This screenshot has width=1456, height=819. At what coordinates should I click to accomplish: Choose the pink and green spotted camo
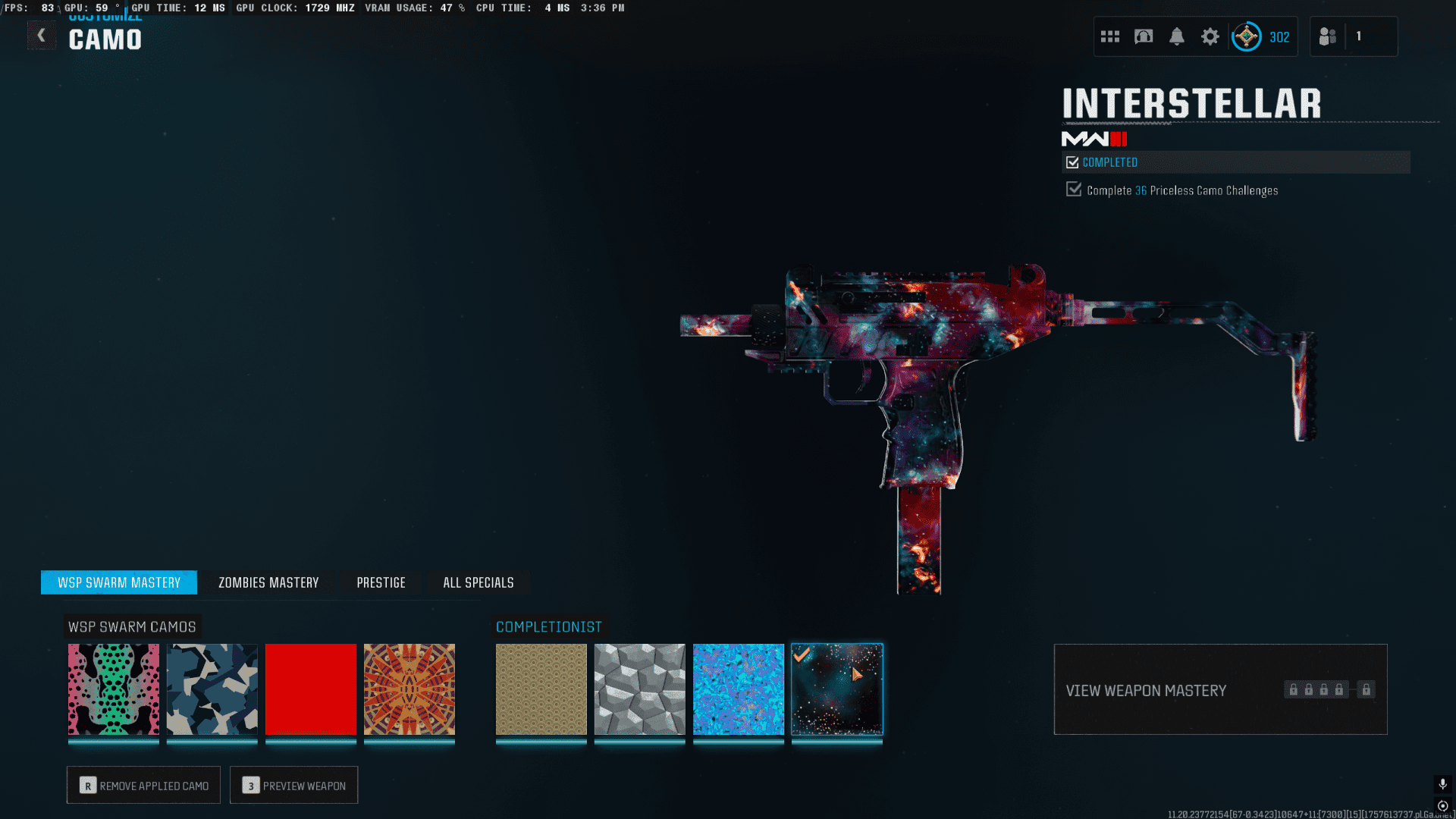click(x=114, y=689)
